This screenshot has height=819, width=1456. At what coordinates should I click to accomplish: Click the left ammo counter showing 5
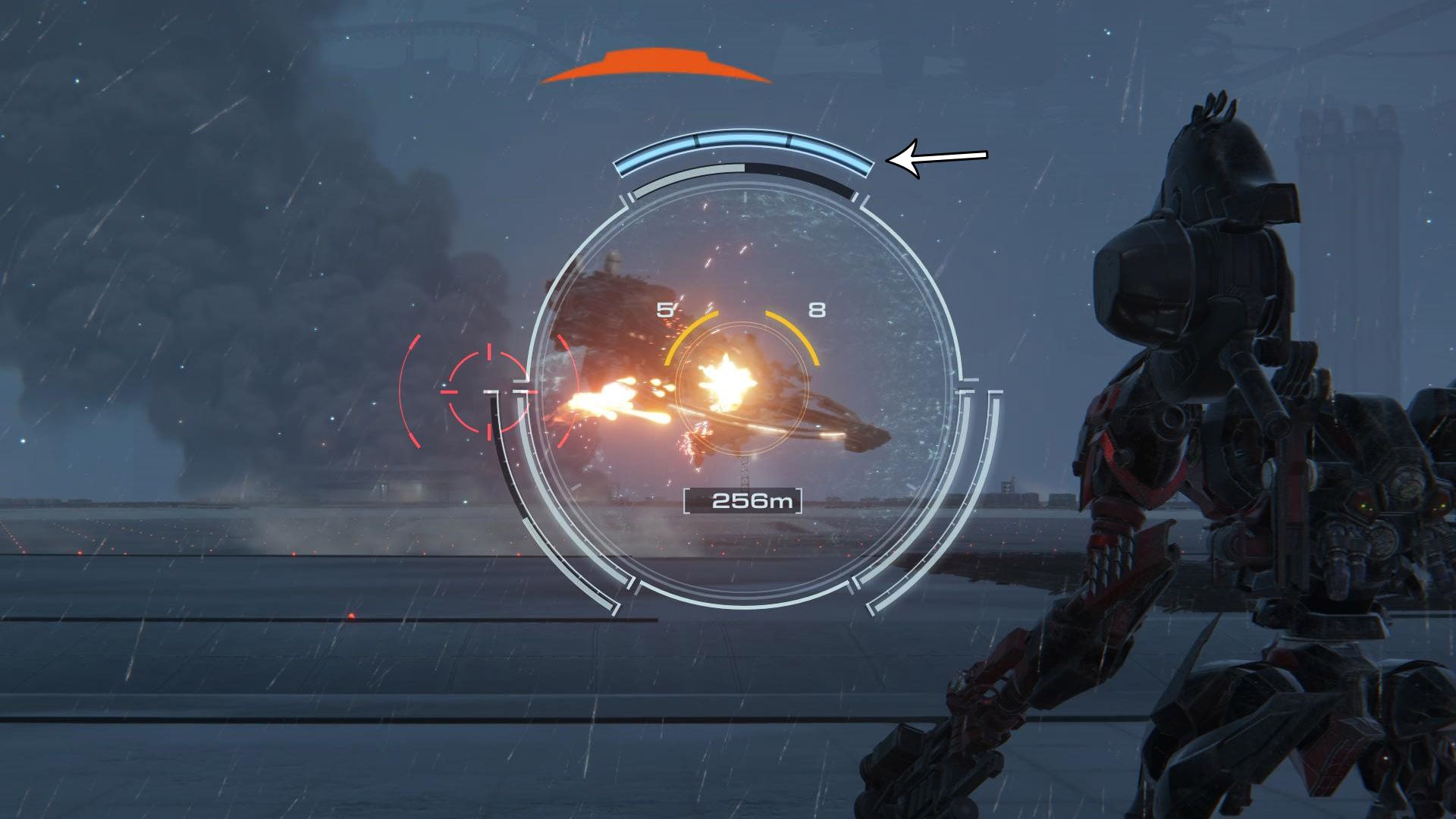click(x=665, y=309)
